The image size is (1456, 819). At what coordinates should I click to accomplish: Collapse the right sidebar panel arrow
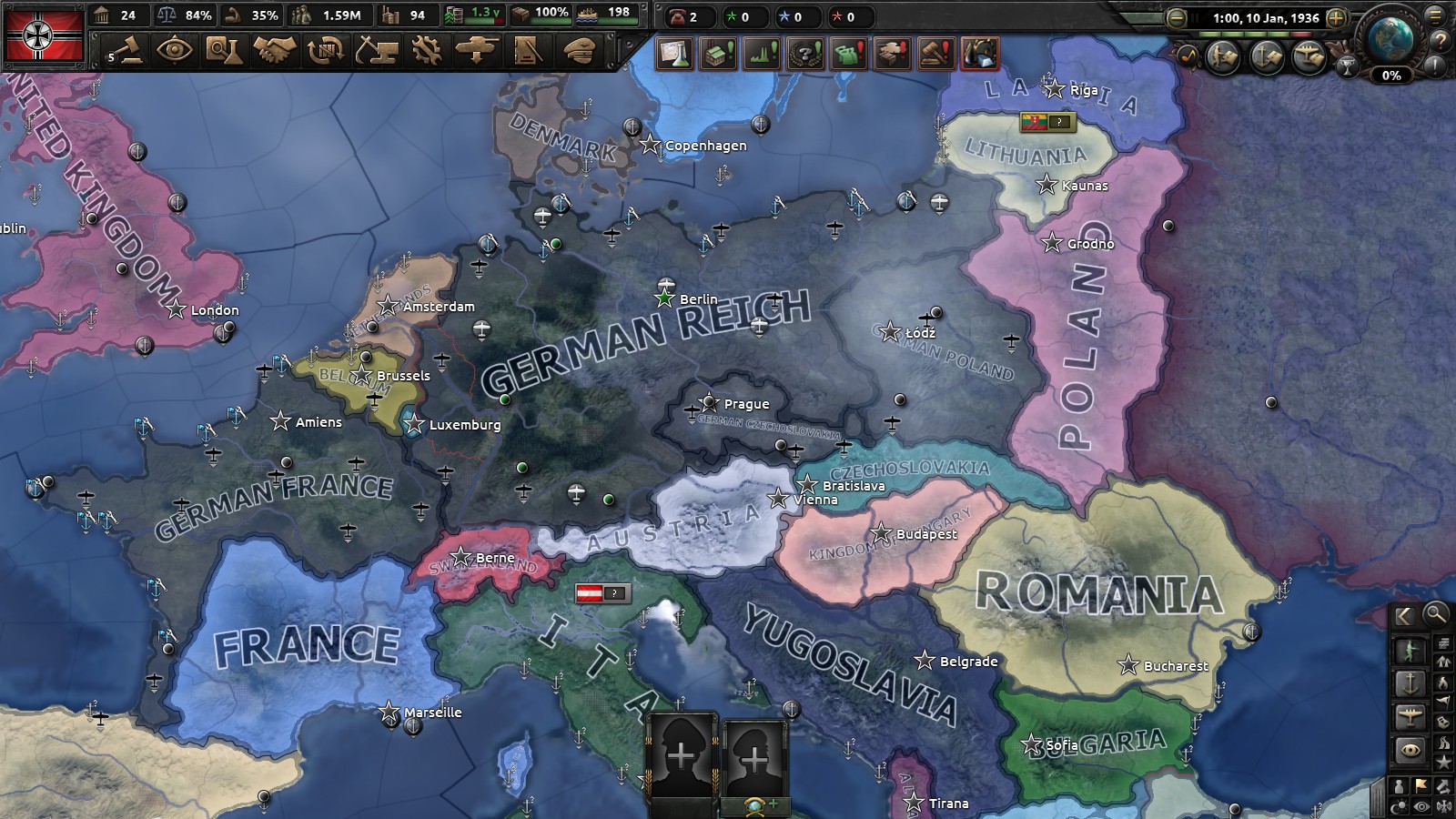1406,614
